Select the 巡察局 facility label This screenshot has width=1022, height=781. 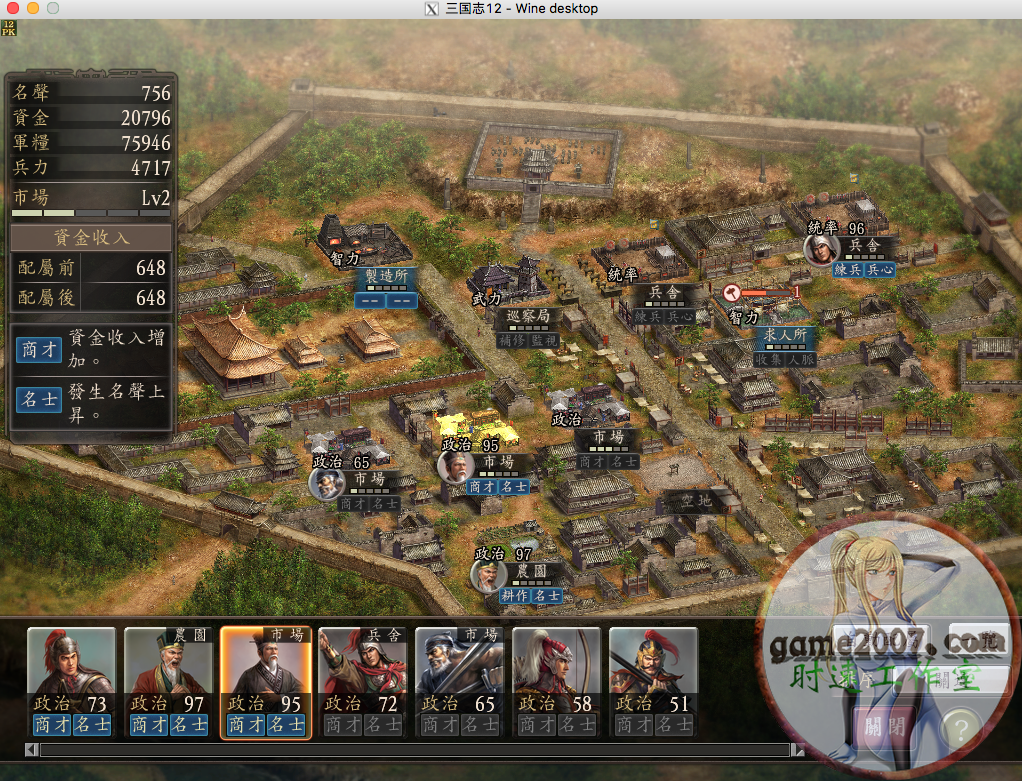(x=528, y=317)
